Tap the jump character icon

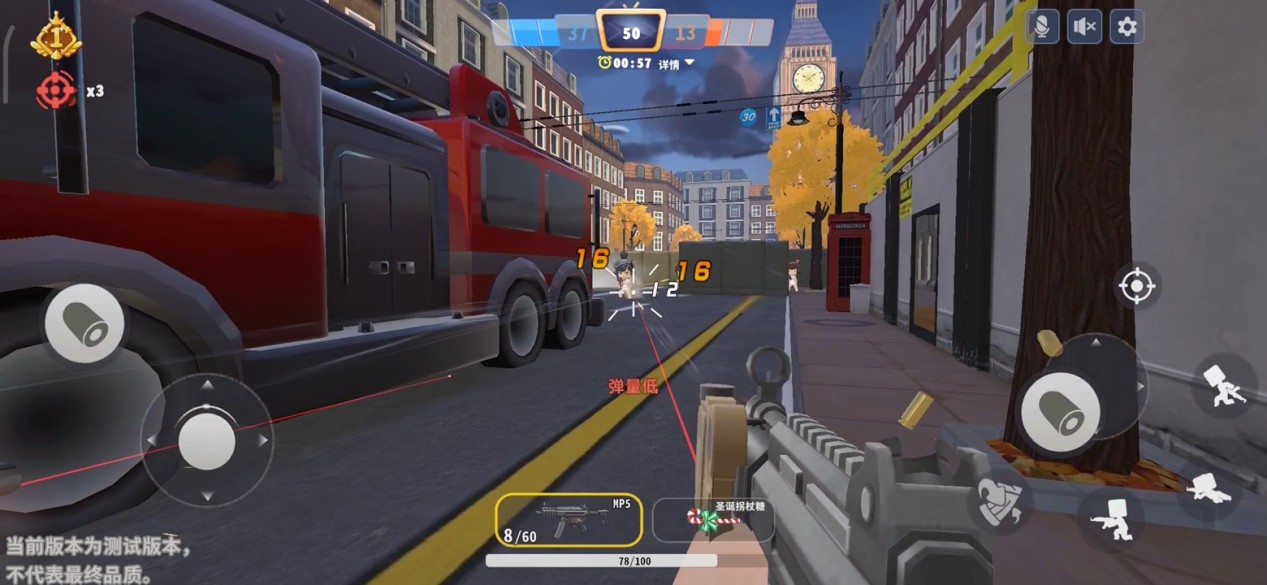pyautogui.click(x=1225, y=383)
